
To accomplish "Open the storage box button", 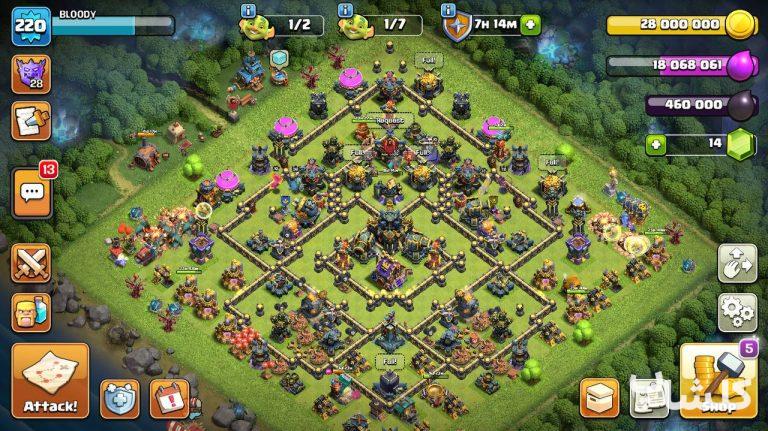I will tap(599, 397).
